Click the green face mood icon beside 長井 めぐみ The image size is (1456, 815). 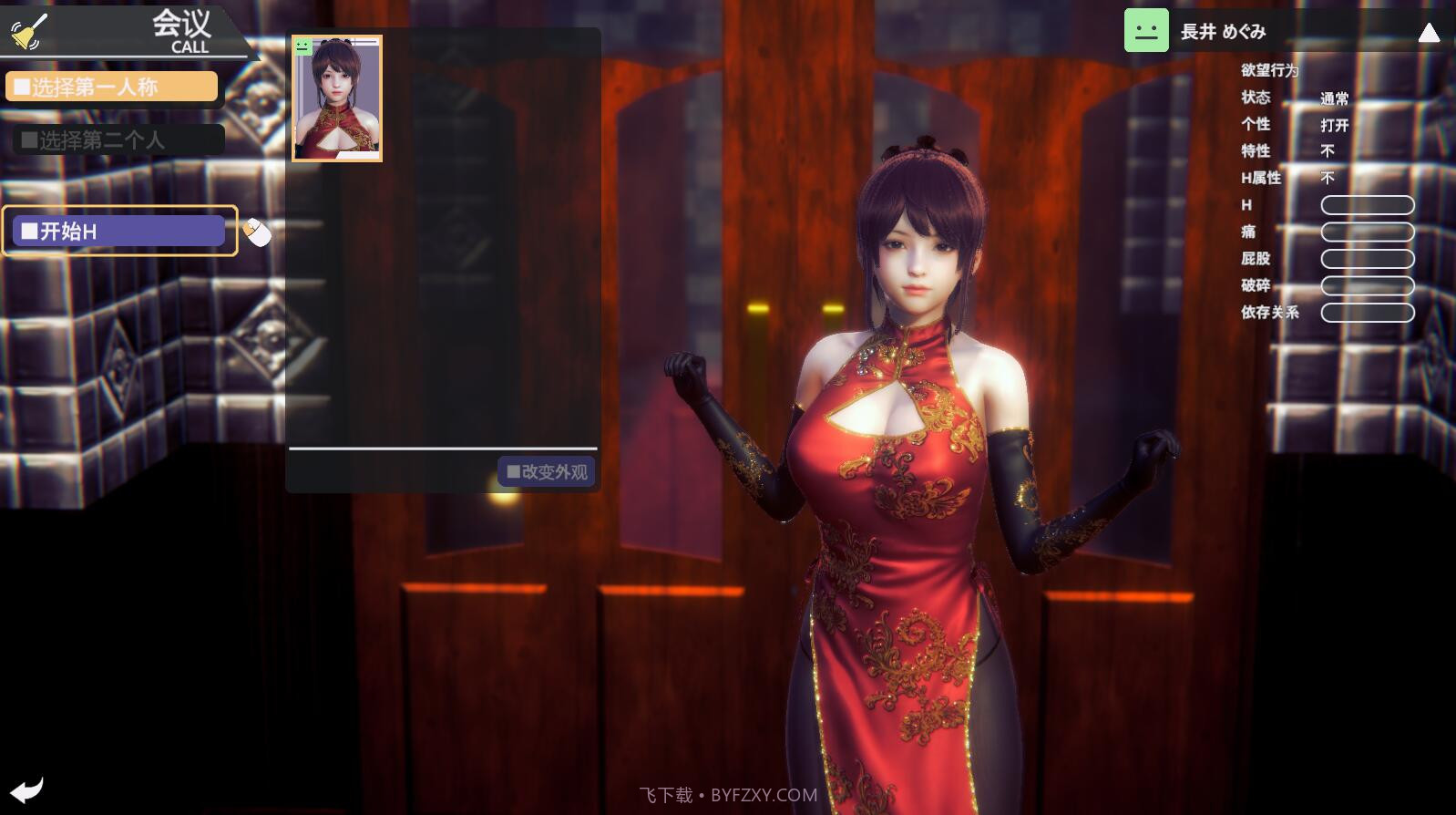pos(1146,29)
